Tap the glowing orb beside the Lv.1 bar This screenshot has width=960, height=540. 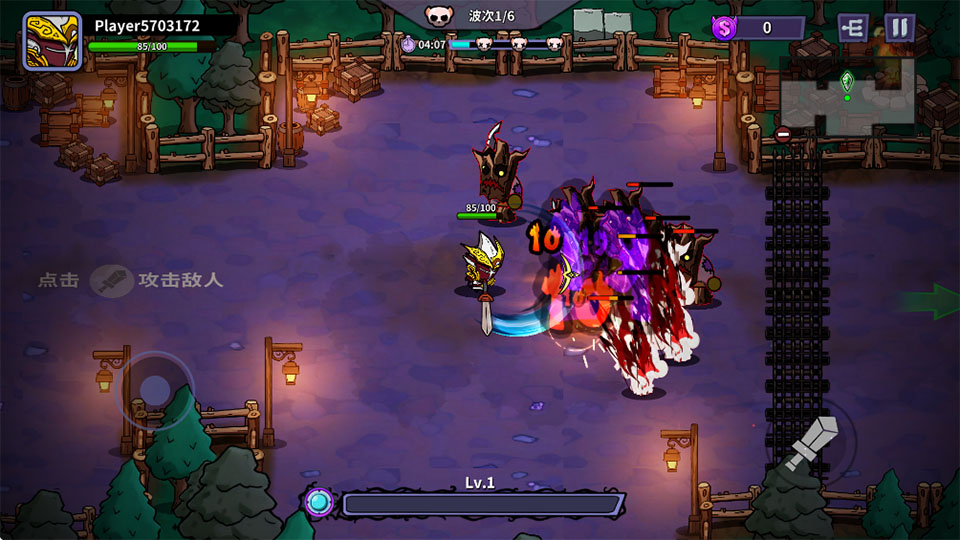coord(320,501)
